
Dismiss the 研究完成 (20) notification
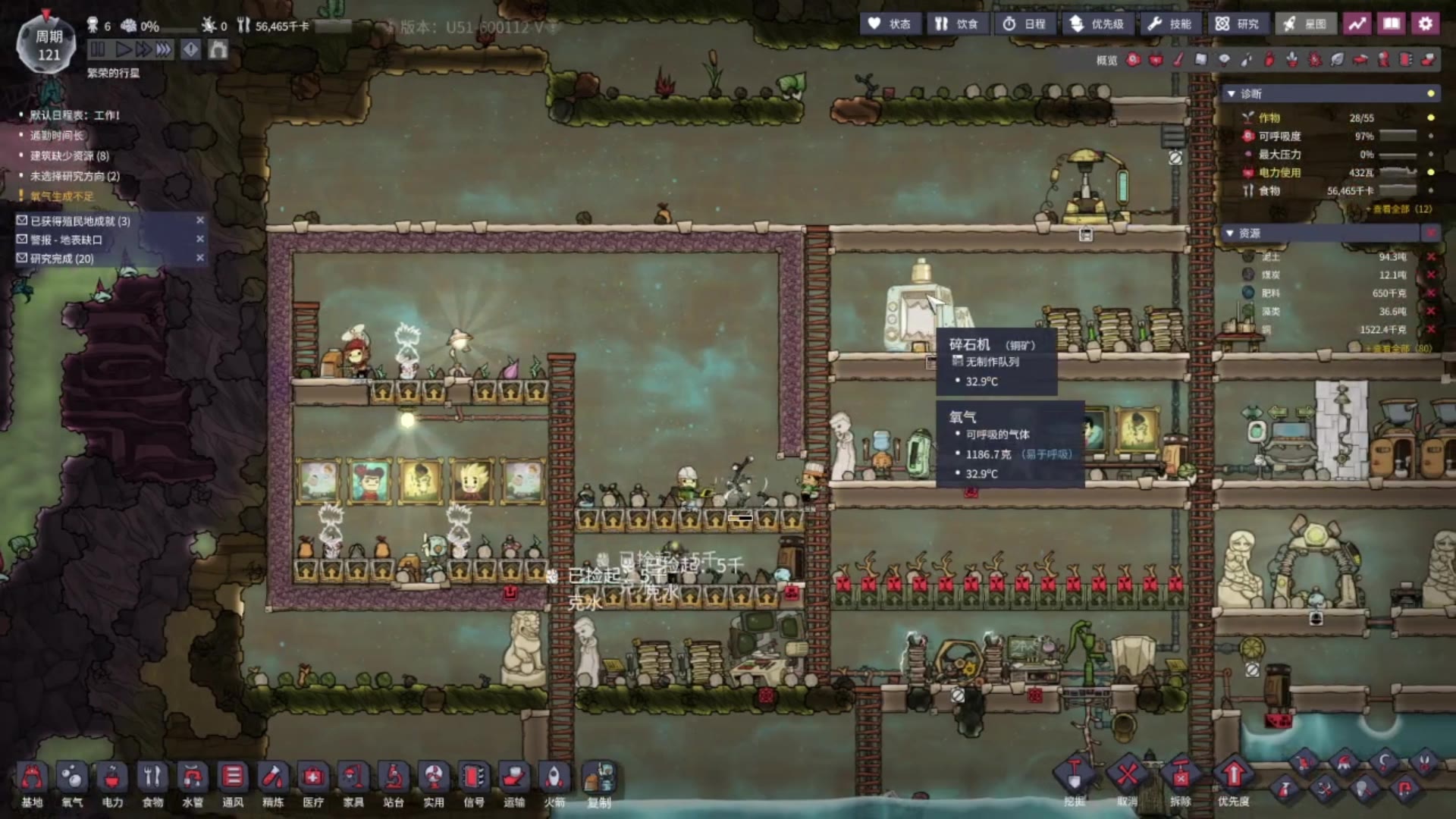tap(200, 258)
